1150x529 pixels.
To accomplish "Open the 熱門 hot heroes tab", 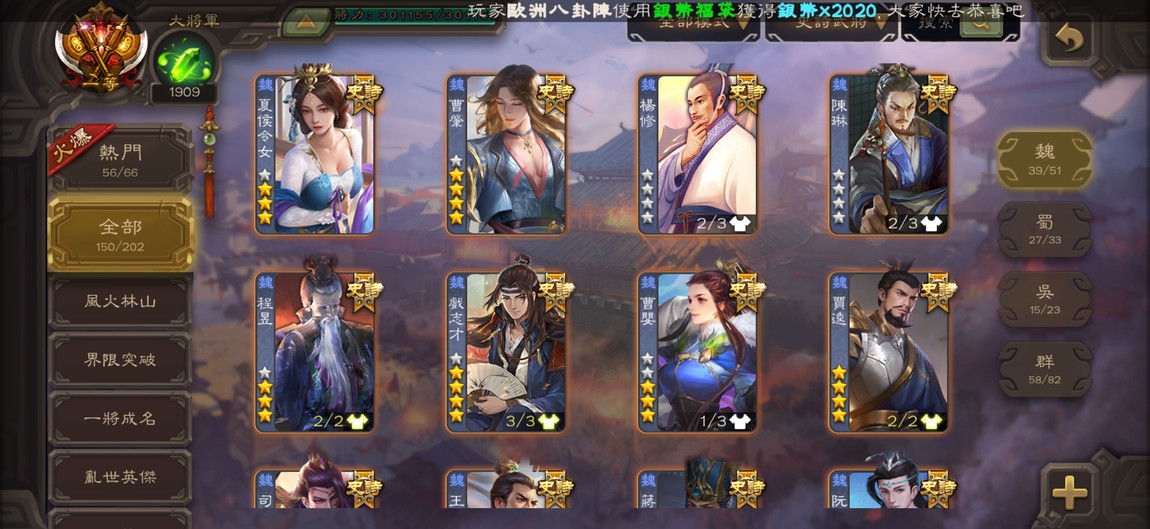I will [x=120, y=159].
